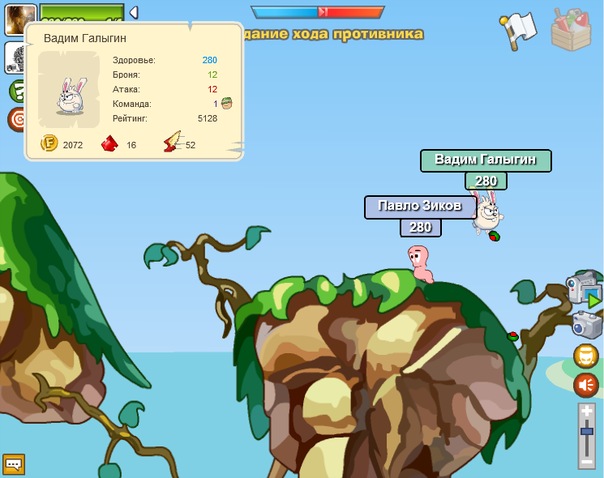Click the second teammate portrait

point(15,57)
